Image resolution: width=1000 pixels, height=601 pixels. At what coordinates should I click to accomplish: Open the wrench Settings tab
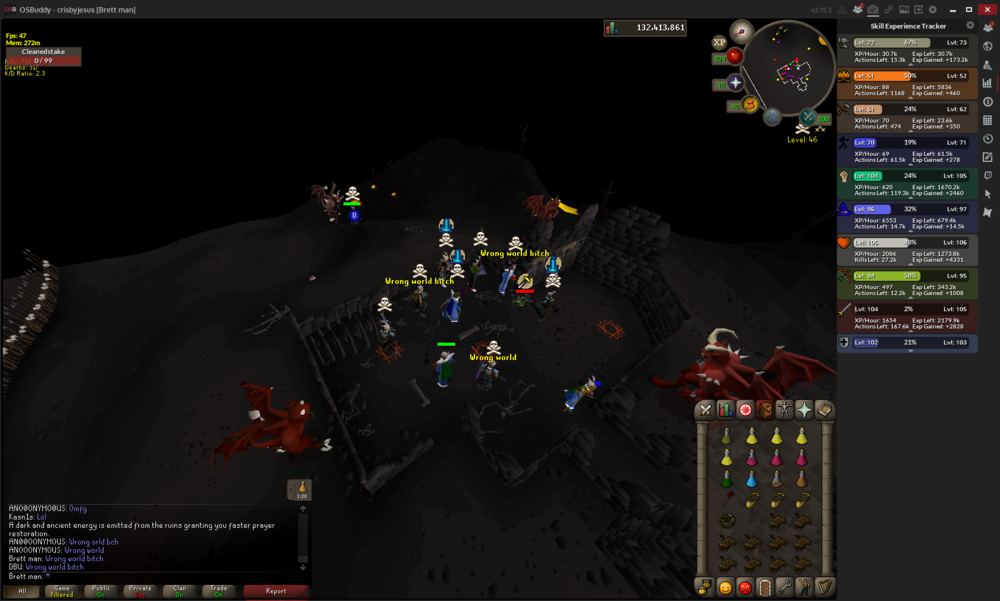pos(785,587)
